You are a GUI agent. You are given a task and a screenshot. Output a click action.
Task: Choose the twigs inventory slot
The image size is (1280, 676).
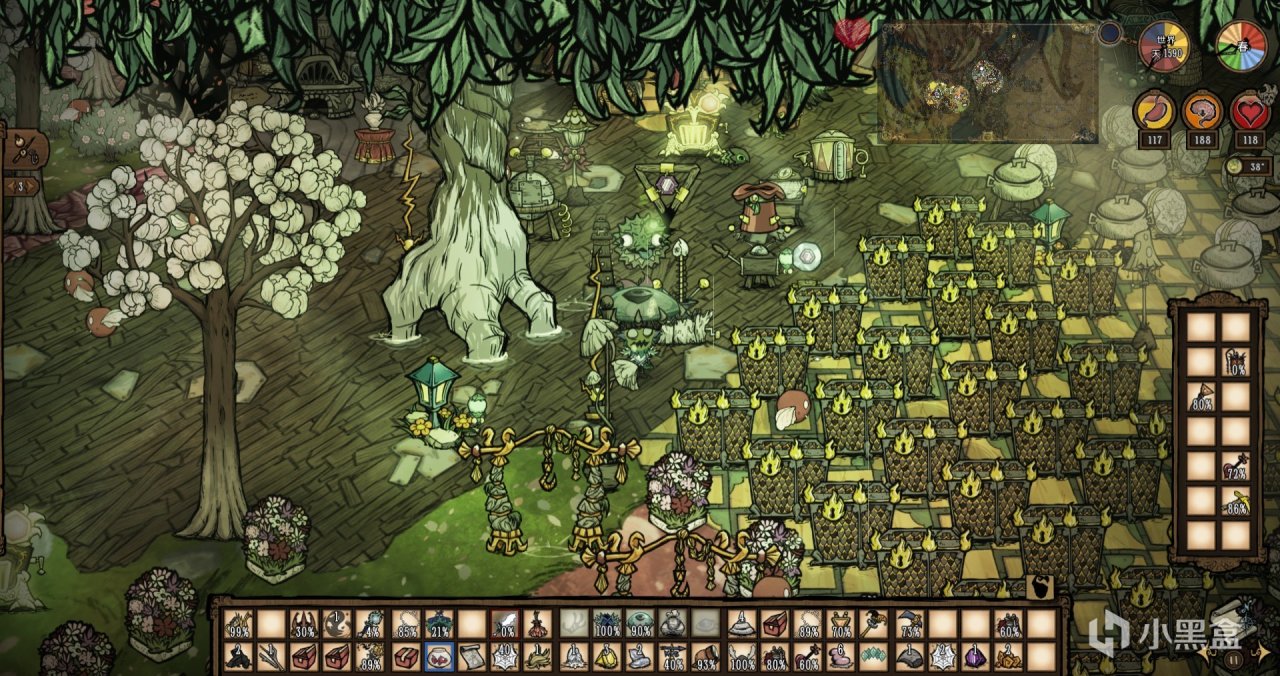pyautogui.click(x=270, y=656)
